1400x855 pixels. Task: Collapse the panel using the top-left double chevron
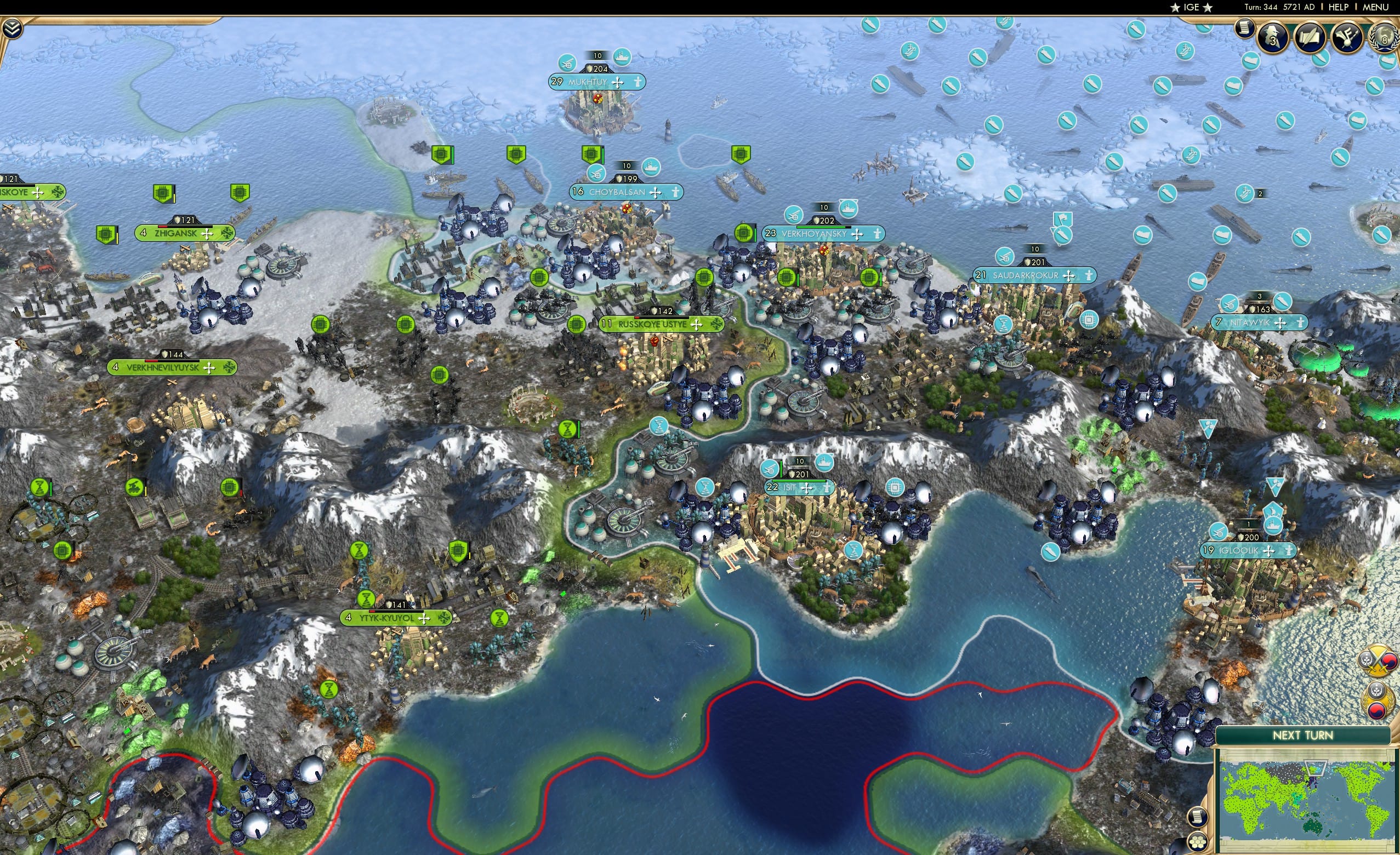click(x=13, y=29)
